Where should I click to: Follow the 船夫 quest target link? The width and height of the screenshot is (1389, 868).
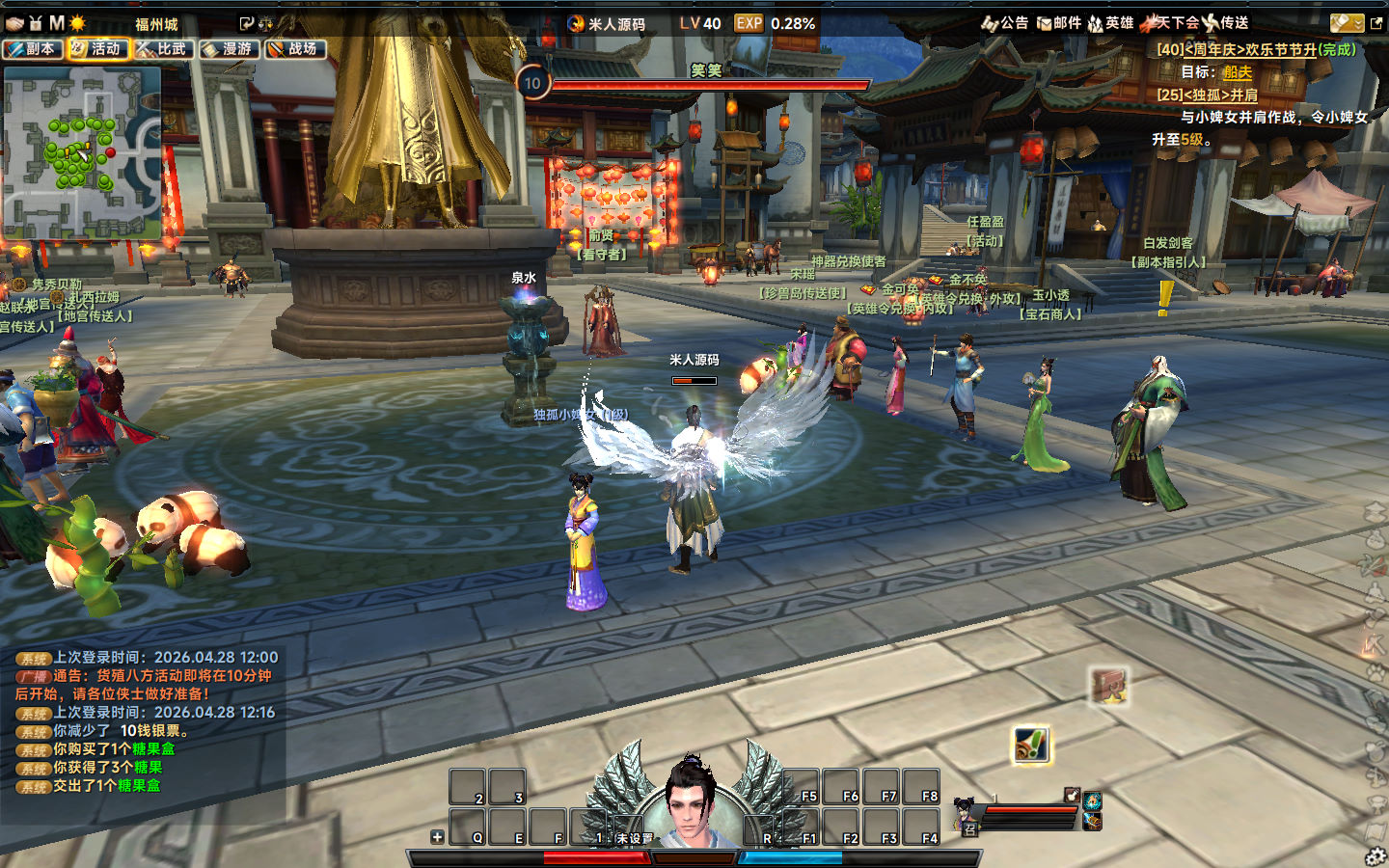click(1238, 72)
